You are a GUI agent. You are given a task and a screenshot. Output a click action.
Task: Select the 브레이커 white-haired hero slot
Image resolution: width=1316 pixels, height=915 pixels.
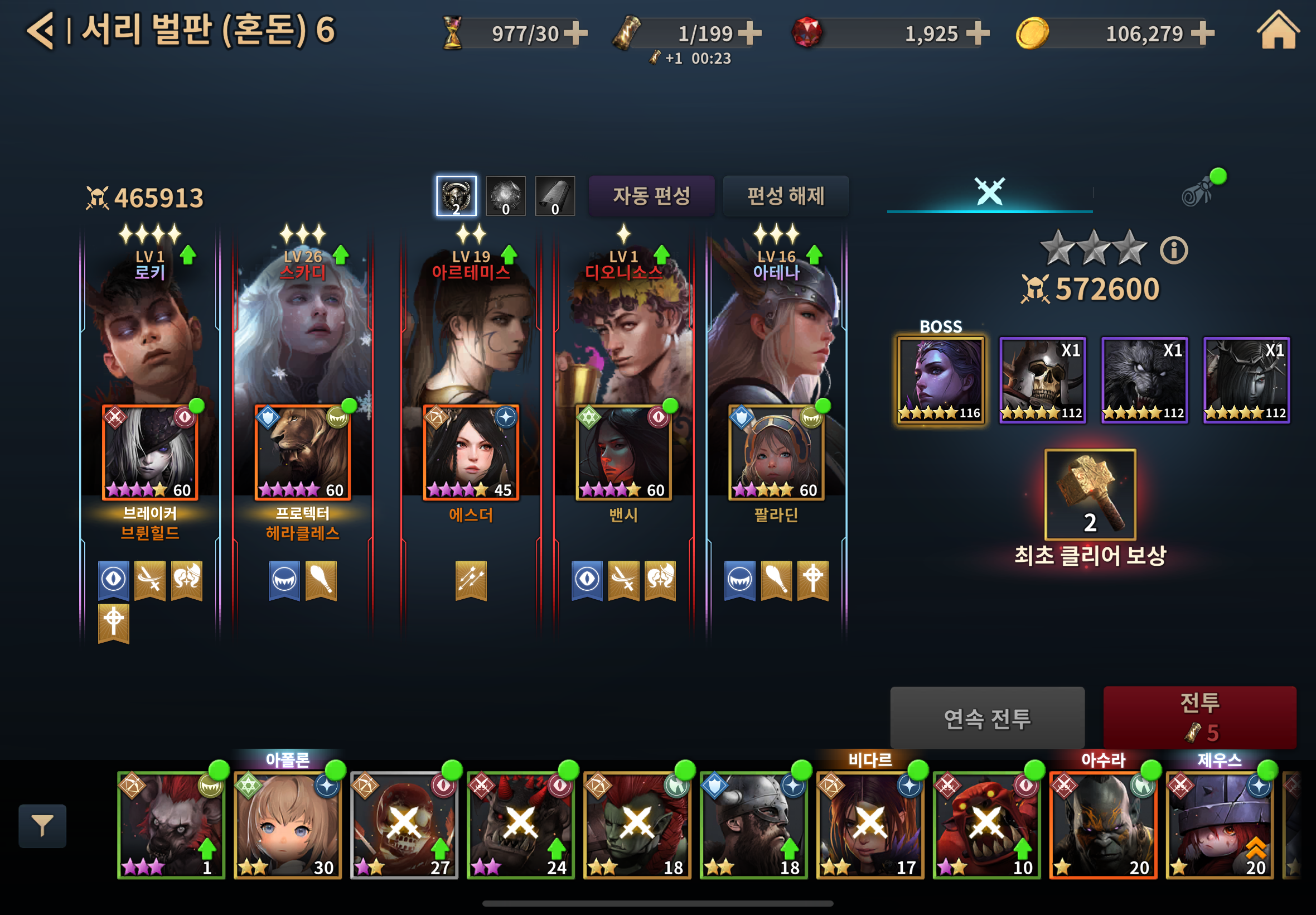pyautogui.click(x=150, y=452)
